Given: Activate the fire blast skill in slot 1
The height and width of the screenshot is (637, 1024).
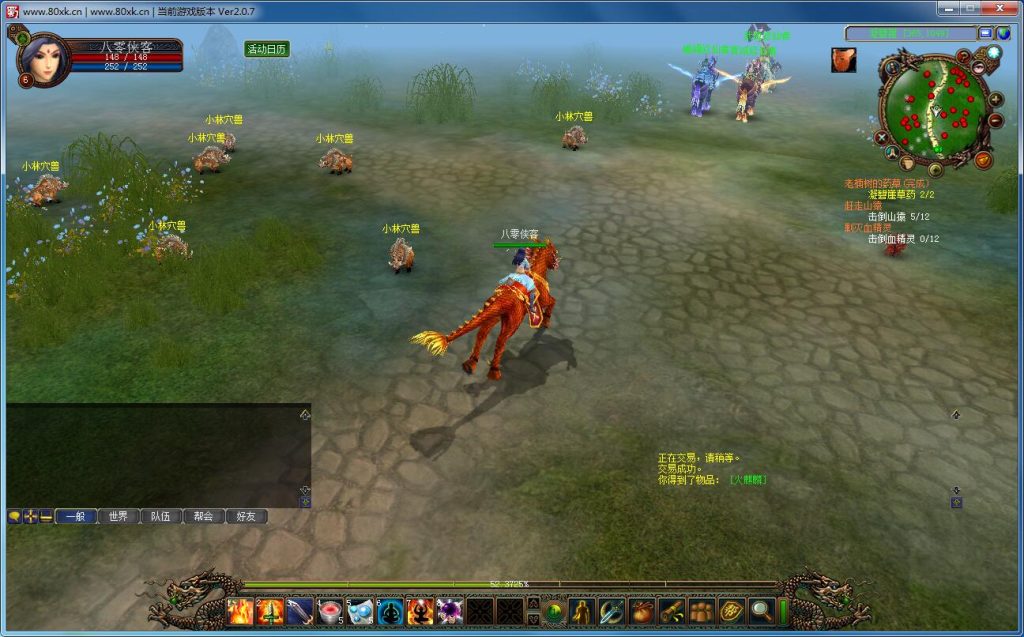Looking at the screenshot, I should coord(240,611).
